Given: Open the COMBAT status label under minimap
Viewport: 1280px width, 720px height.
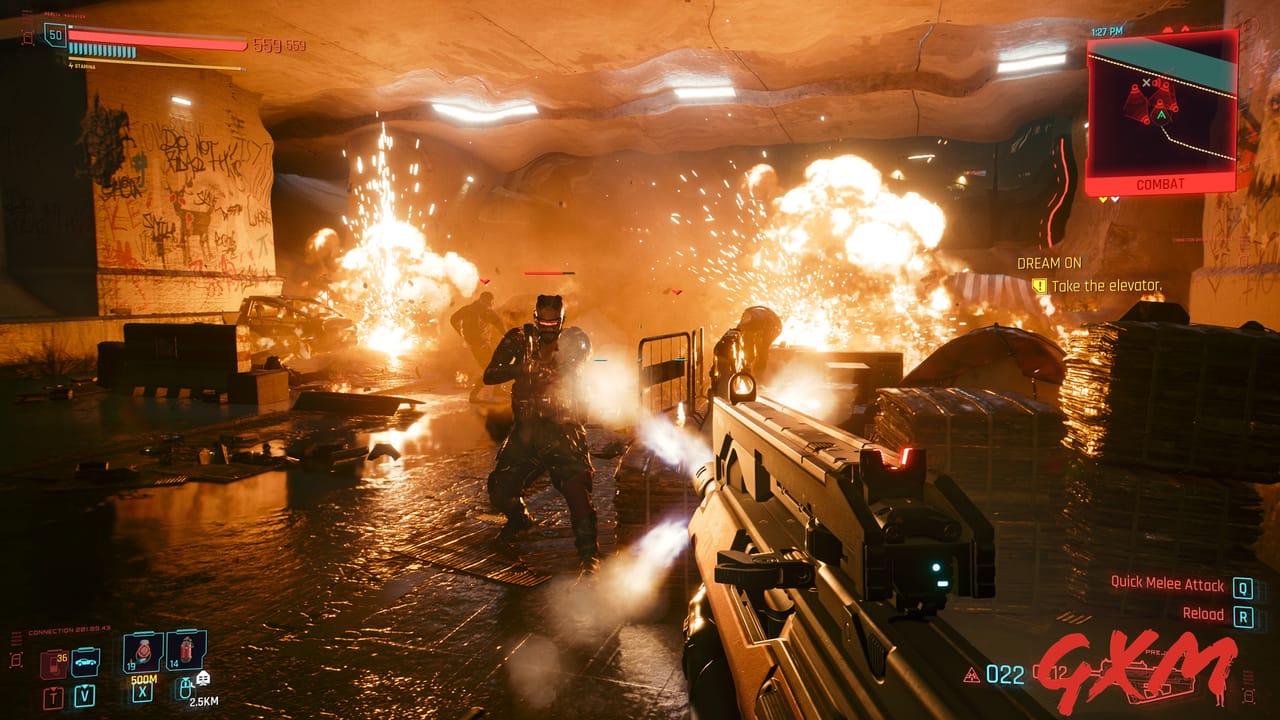Looking at the screenshot, I should click(1160, 184).
